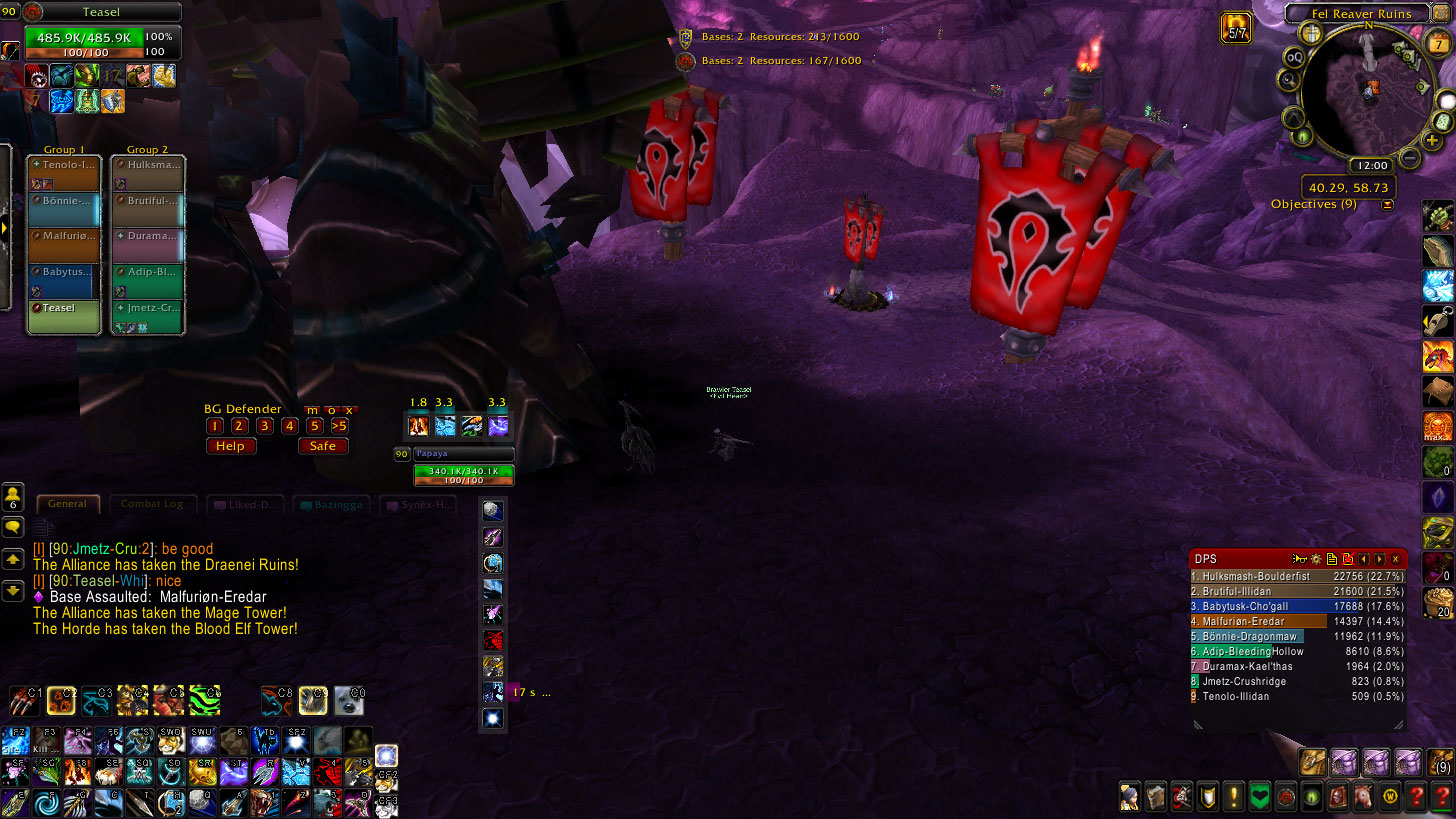Open the Bazingga whisper tab
Image resolution: width=1456 pixels, height=819 pixels.
(334, 505)
